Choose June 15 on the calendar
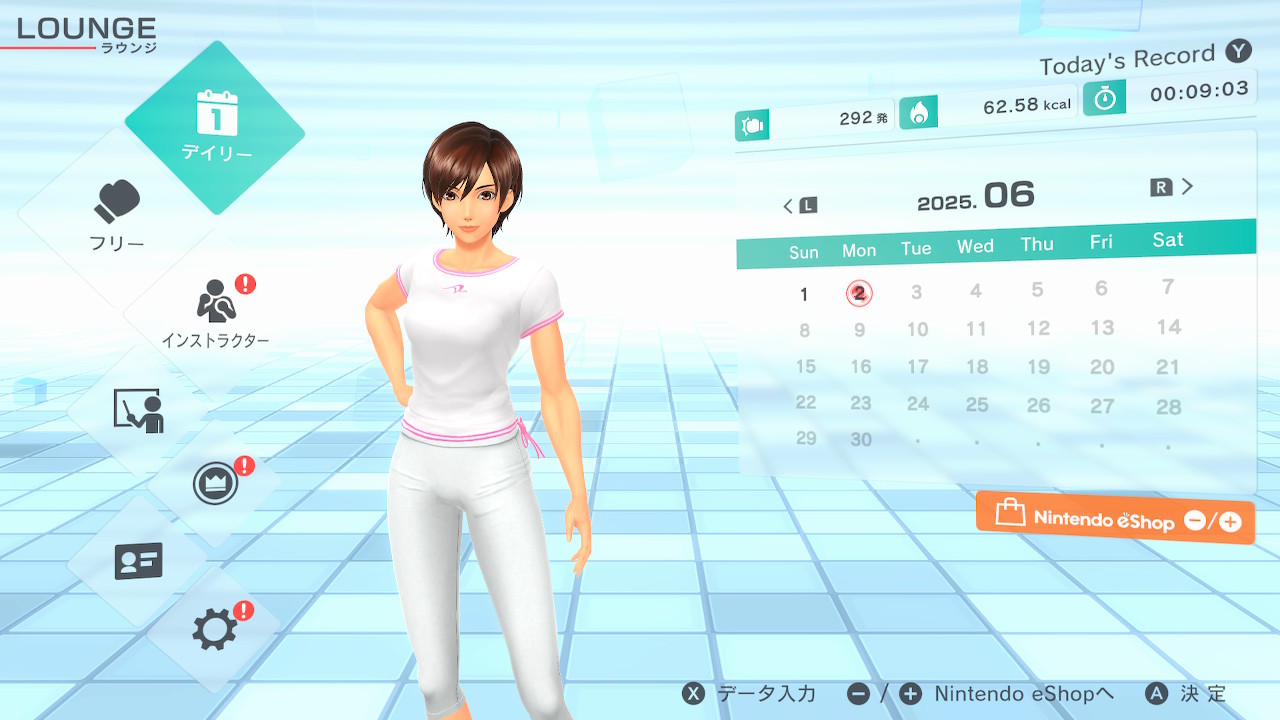This screenshot has width=1280, height=720. [805, 367]
